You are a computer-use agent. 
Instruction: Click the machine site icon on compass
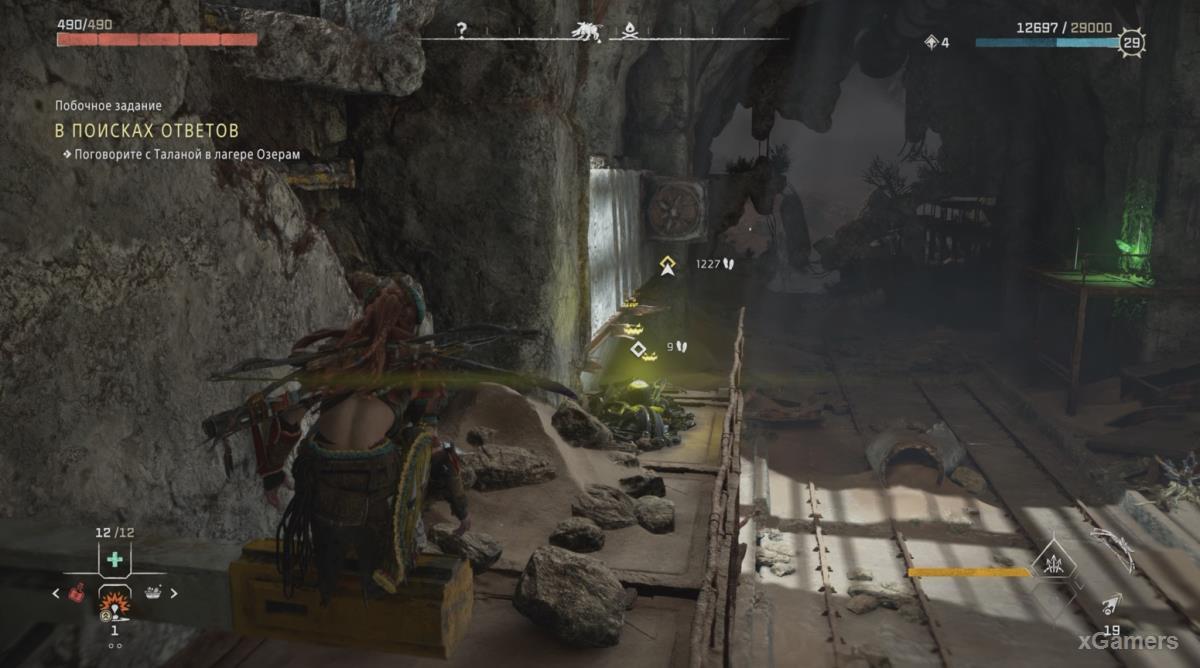[586, 31]
